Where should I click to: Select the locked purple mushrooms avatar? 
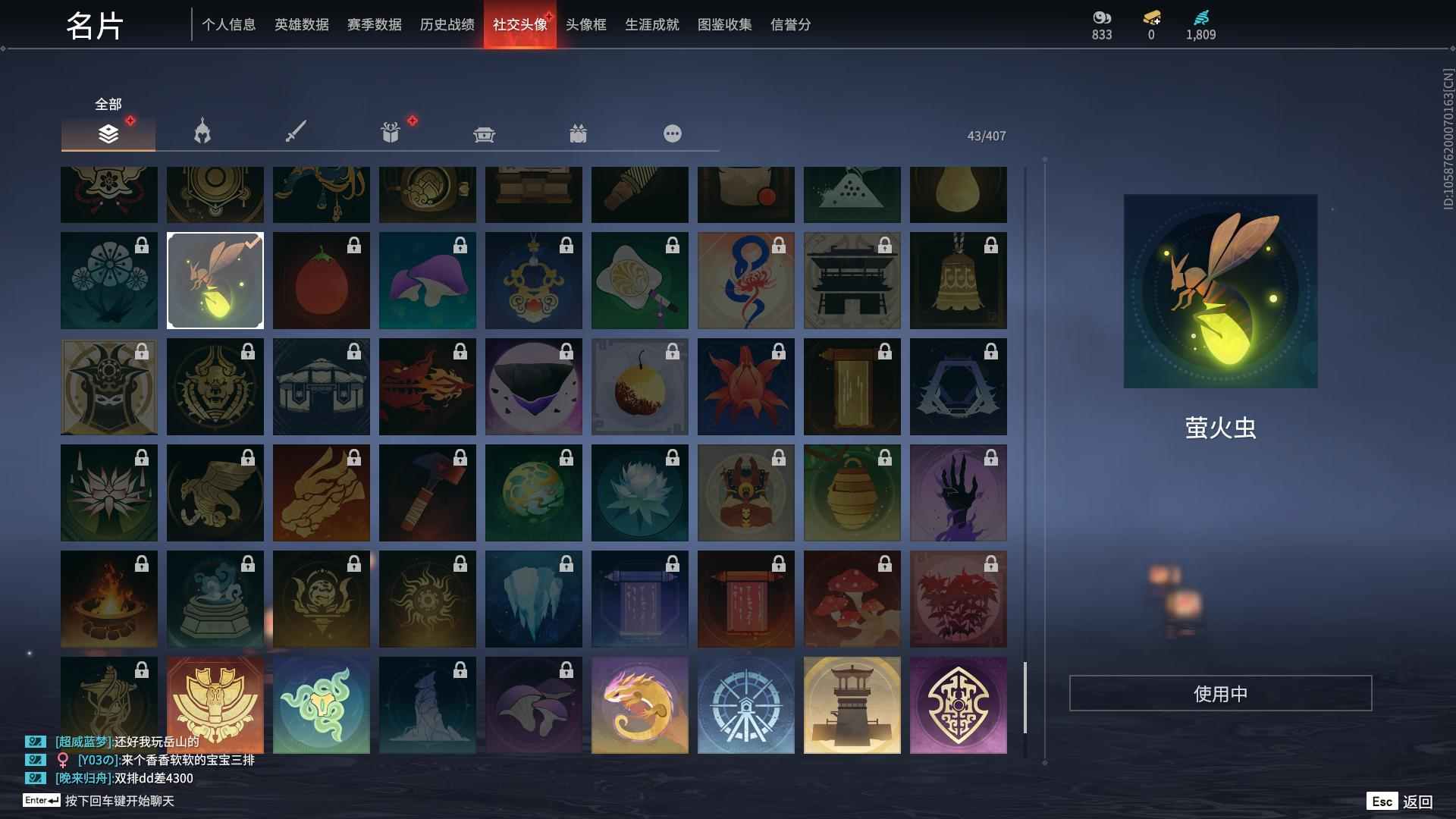(x=427, y=280)
